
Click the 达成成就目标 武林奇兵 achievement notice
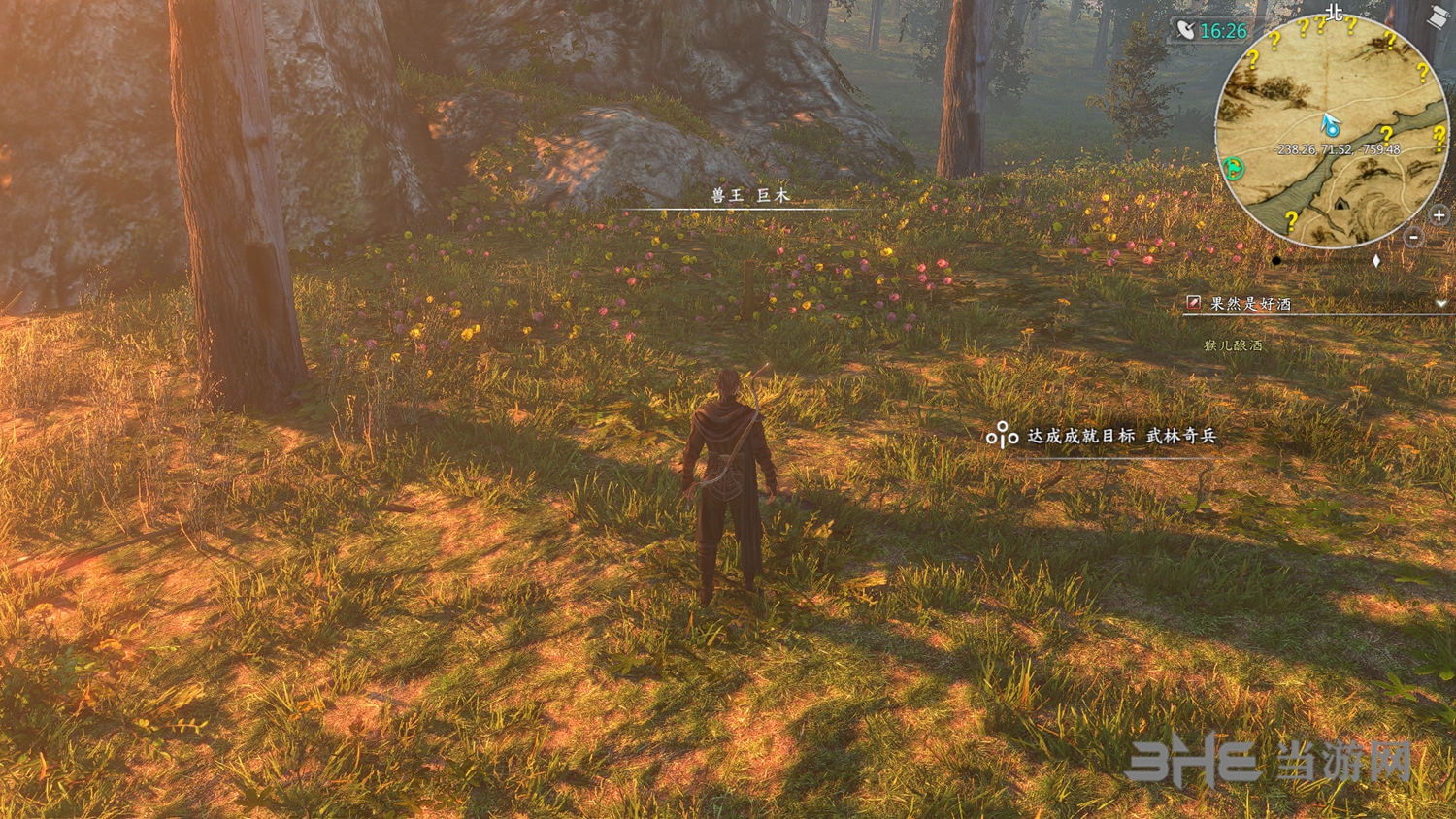(1121, 437)
